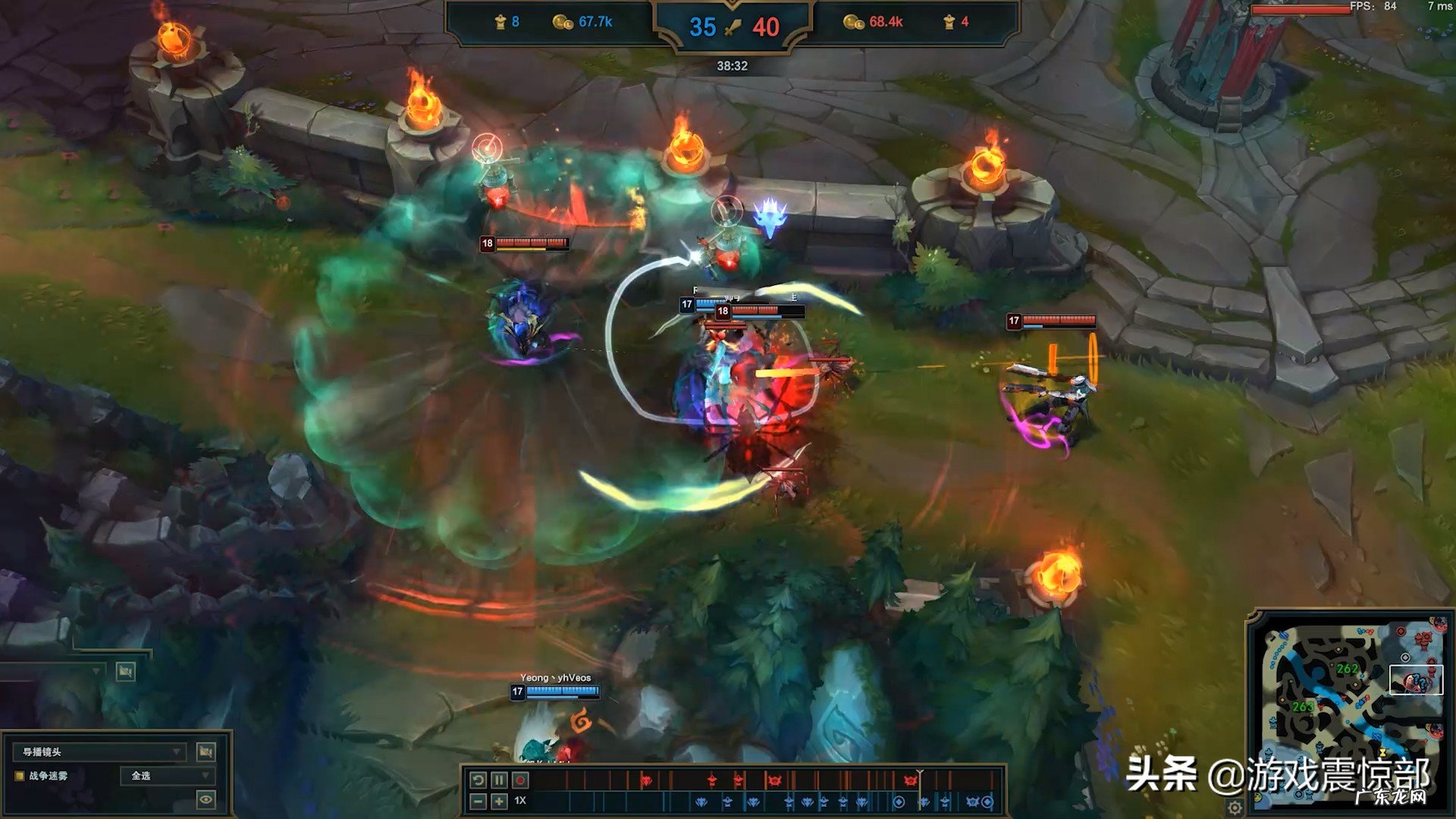Increase replay speed with the plus button

(x=499, y=801)
